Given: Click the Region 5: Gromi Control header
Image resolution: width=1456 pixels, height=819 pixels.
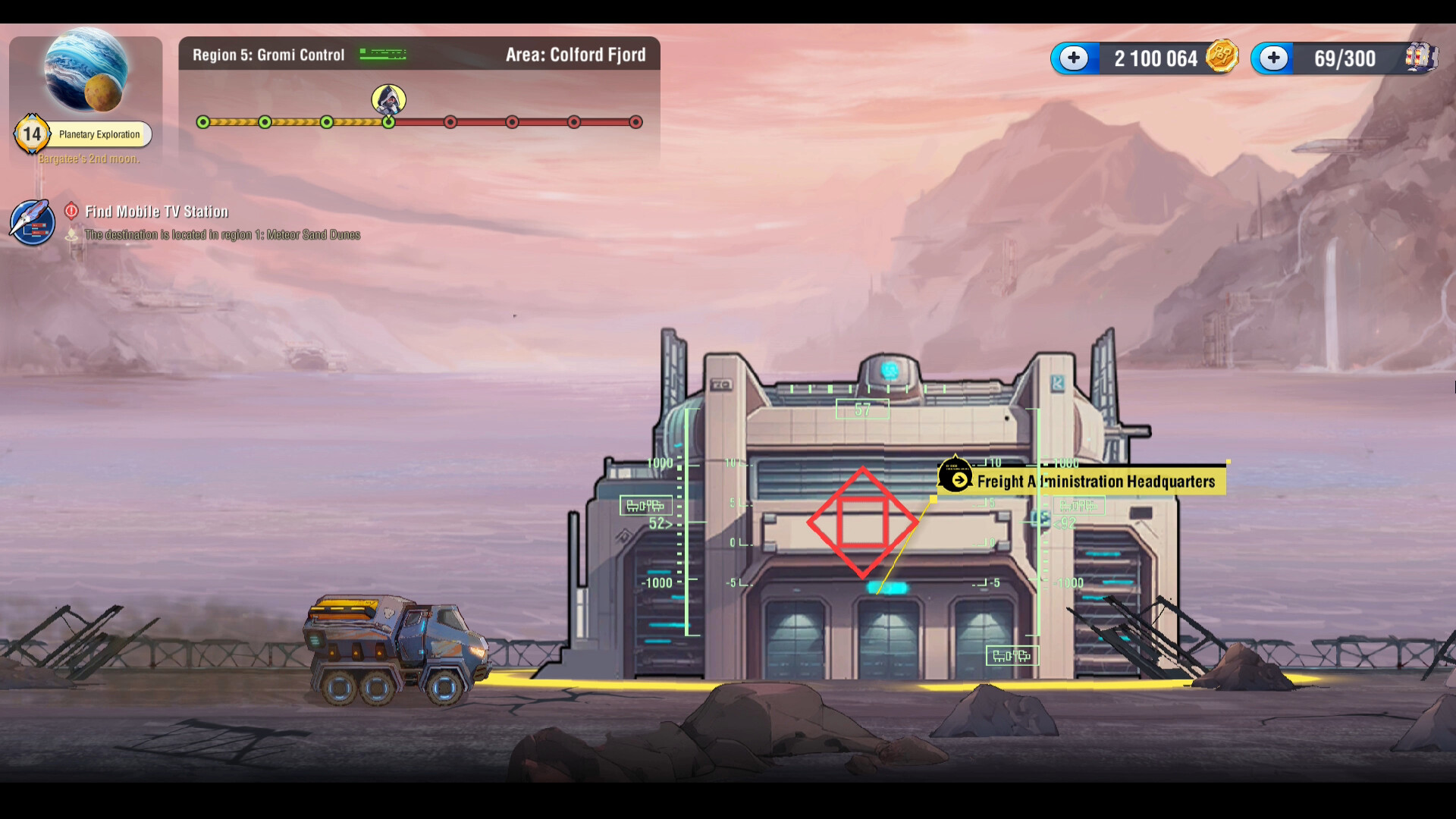Looking at the screenshot, I should click(268, 55).
